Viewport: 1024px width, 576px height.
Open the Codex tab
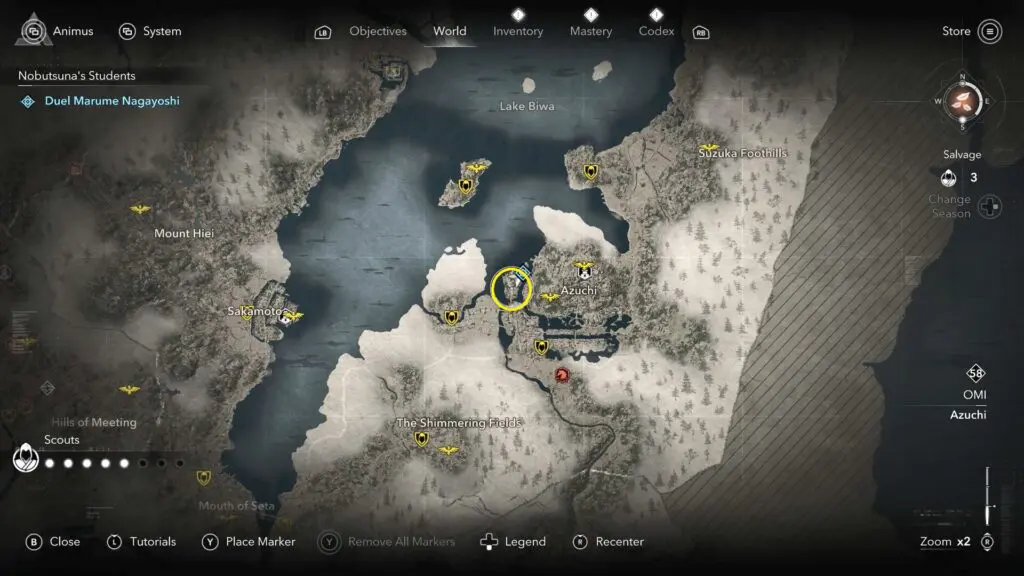pos(655,31)
